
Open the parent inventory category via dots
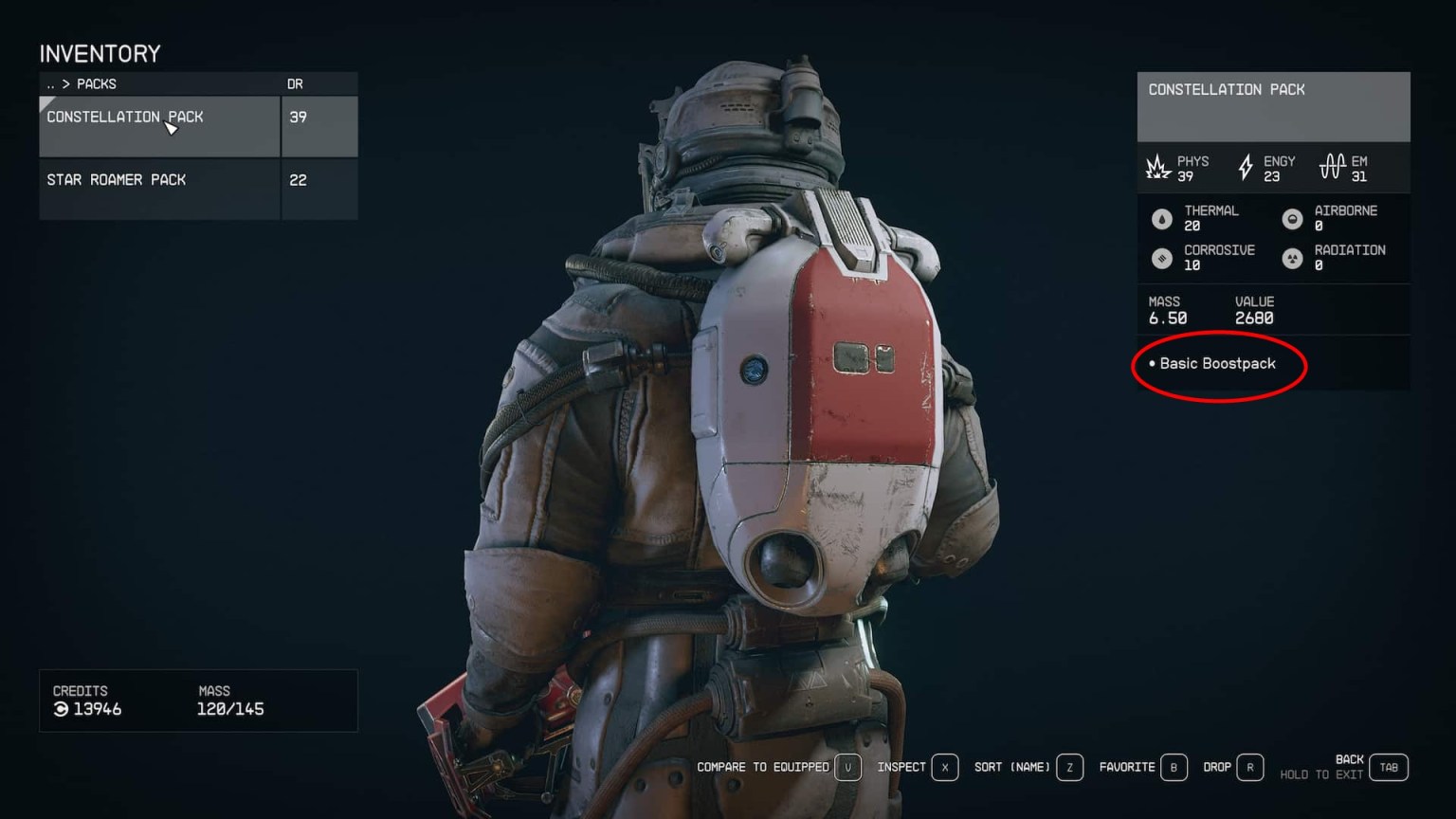(x=50, y=84)
